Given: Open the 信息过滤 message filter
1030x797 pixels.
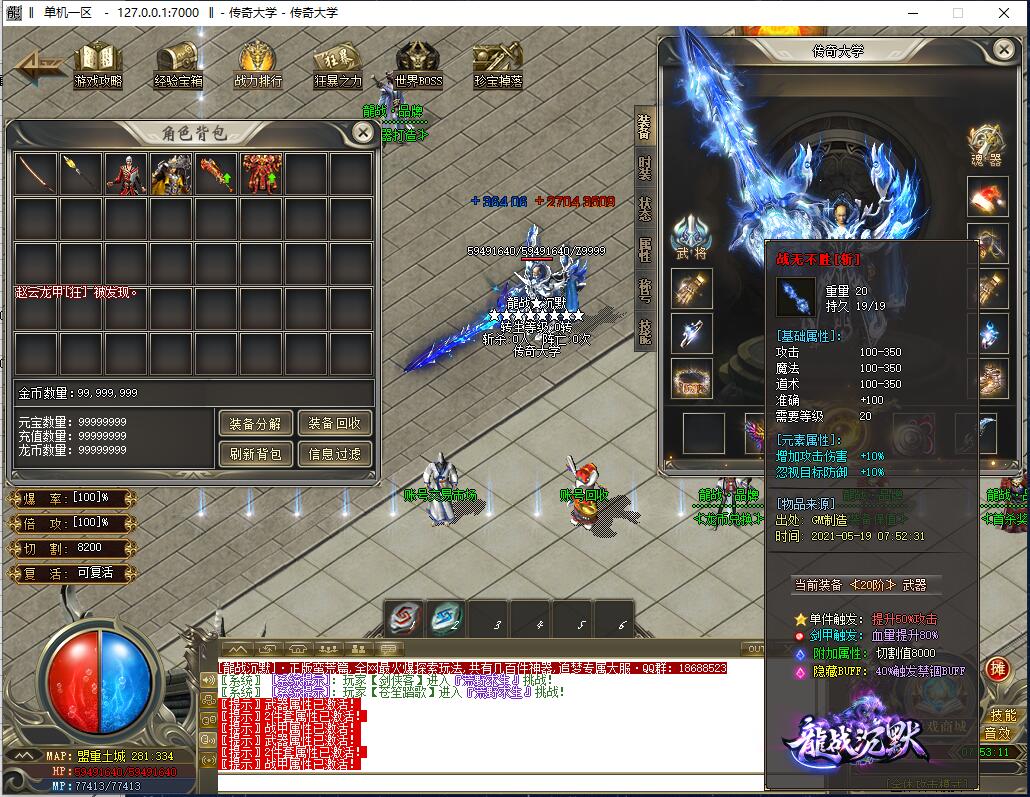Looking at the screenshot, I should coord(334,454).
